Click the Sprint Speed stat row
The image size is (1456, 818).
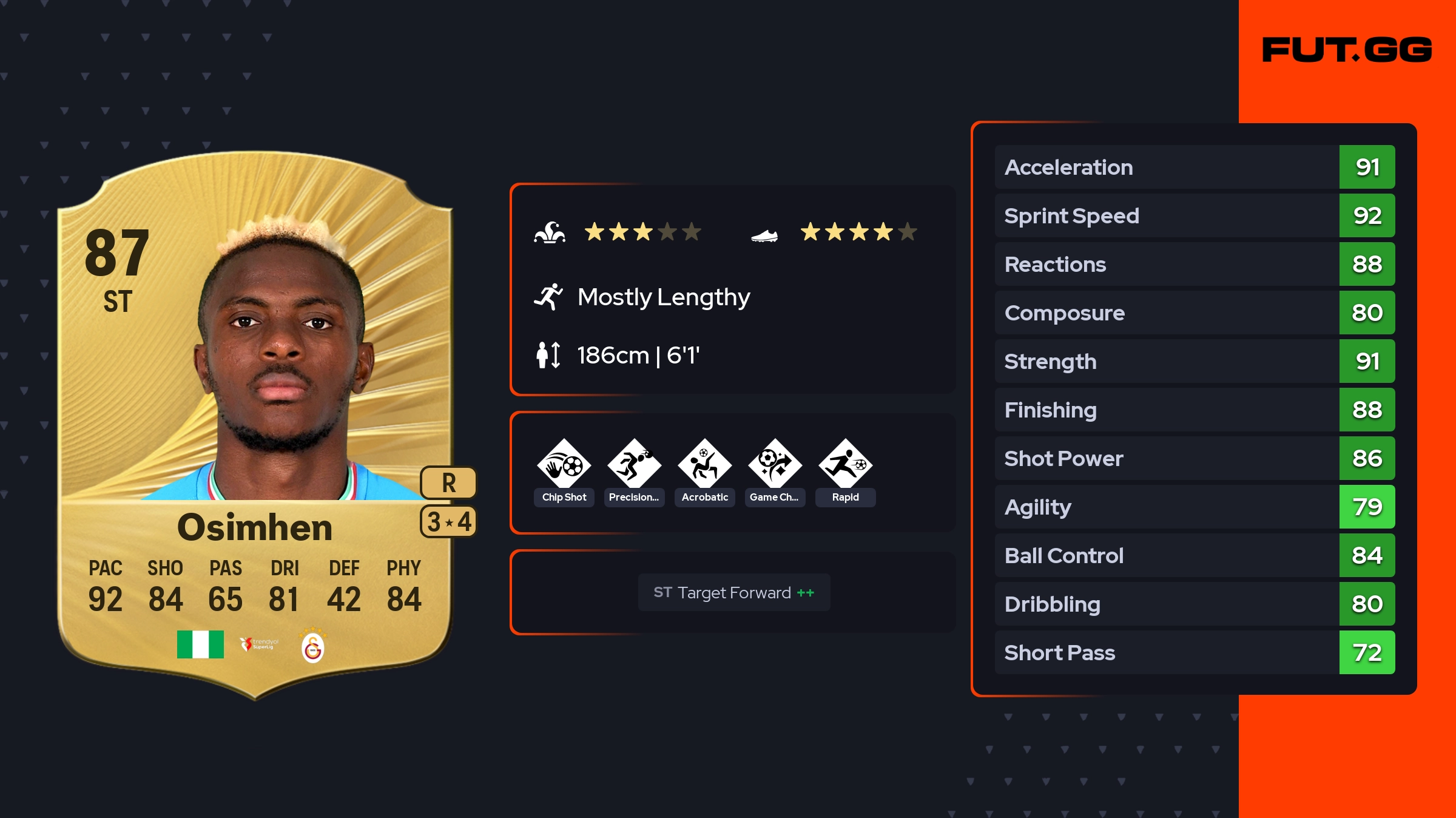click(1194, 215)
